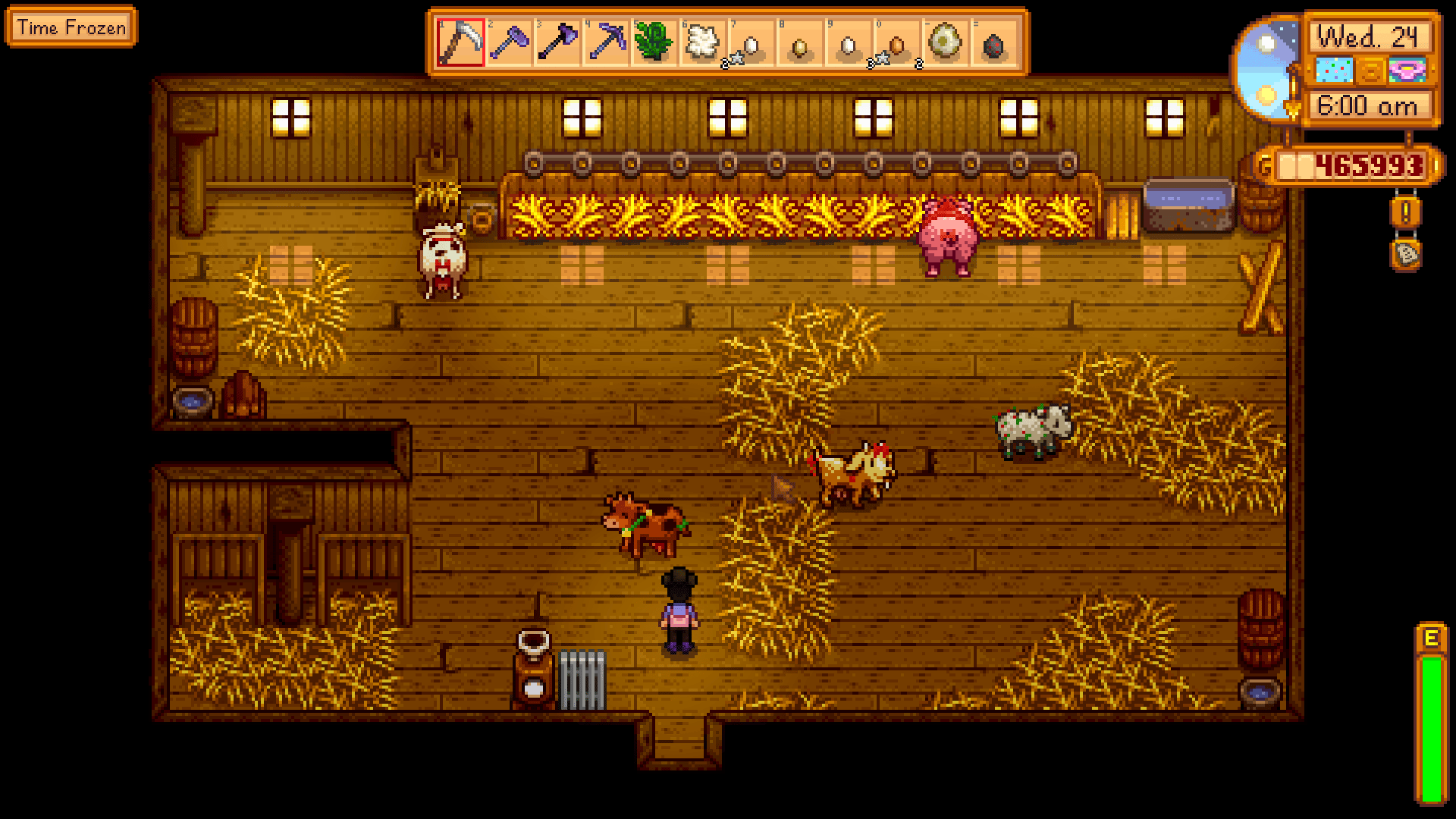Select the purple axe in hotbar slot 3

(559, 42)
